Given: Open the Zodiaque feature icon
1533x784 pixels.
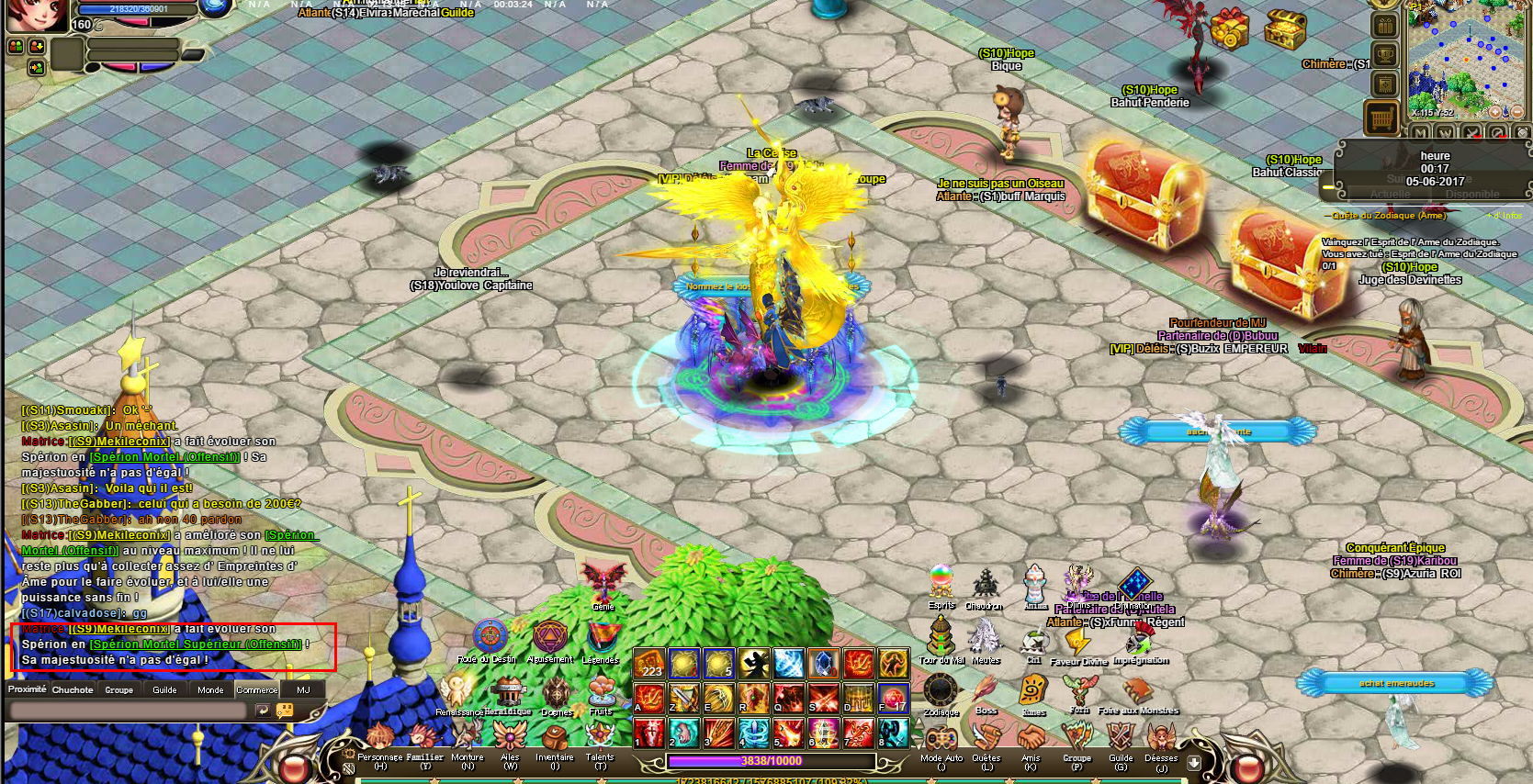Looking at the screenshot, I should click(x=941, y=691).
